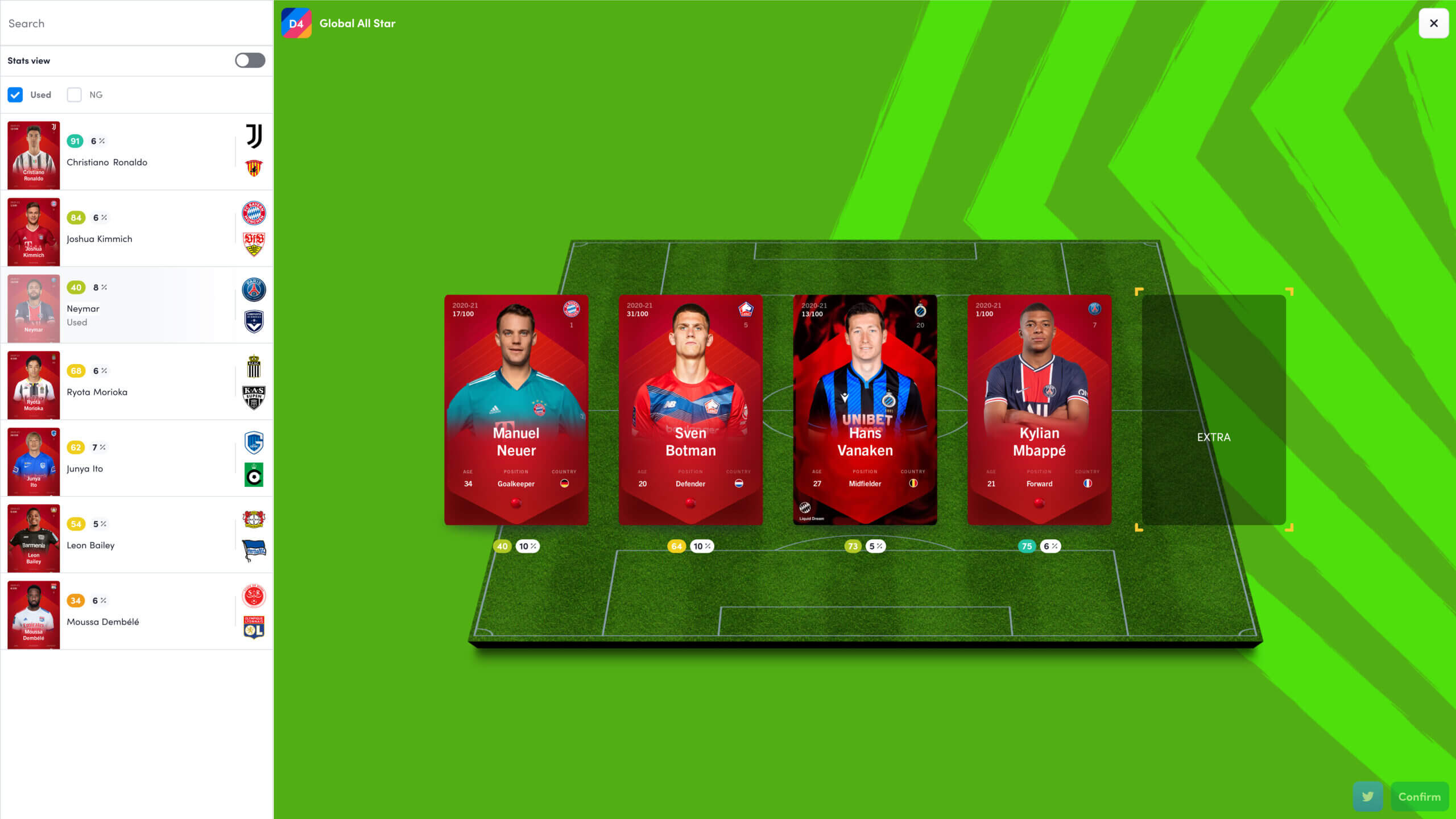Screen dimensions: 1456x819
Task: Select the Kylian Mbappé forward card
Action: (x=1039, y=409)
